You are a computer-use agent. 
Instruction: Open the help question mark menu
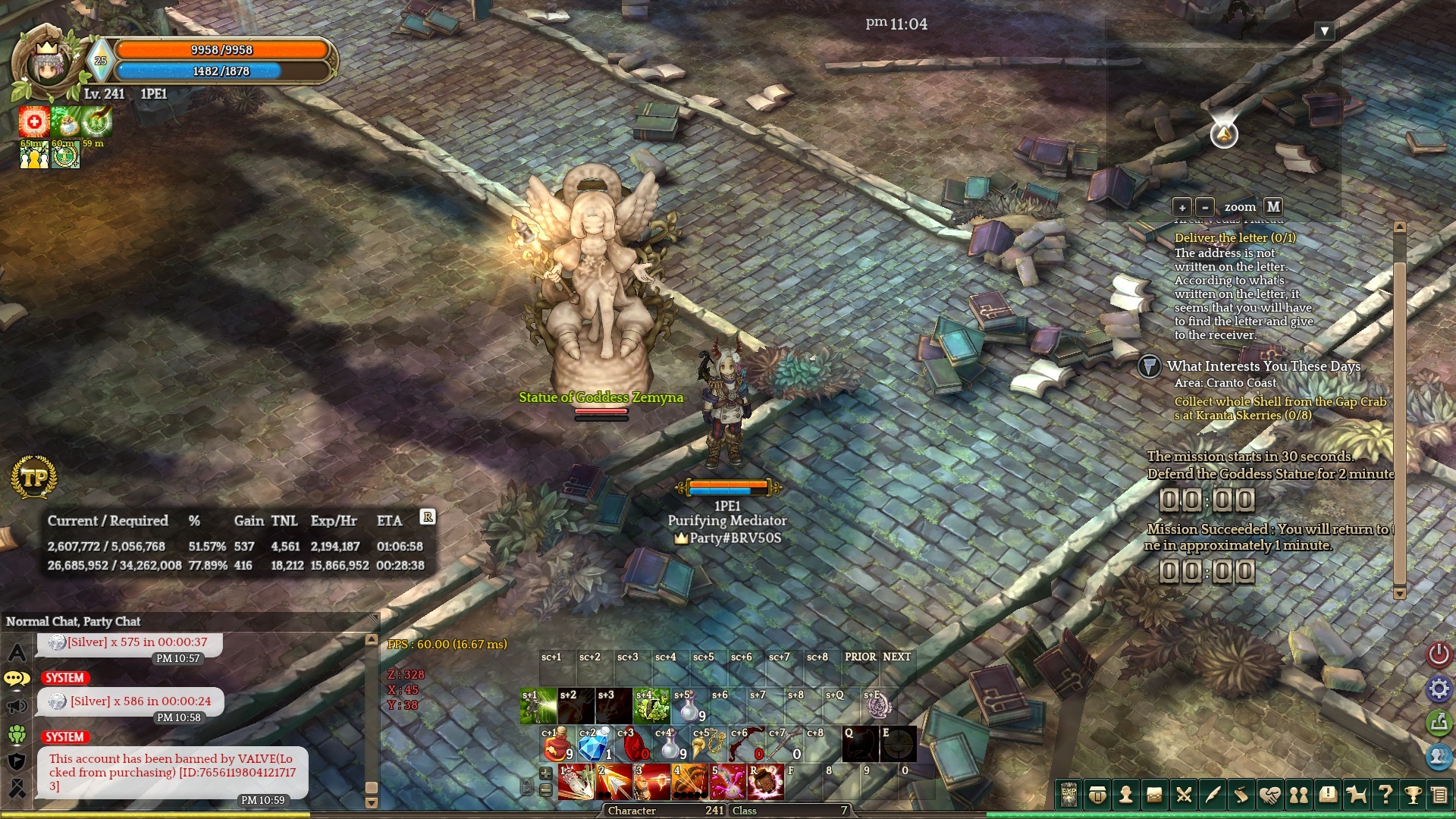tap(1385, 795)
